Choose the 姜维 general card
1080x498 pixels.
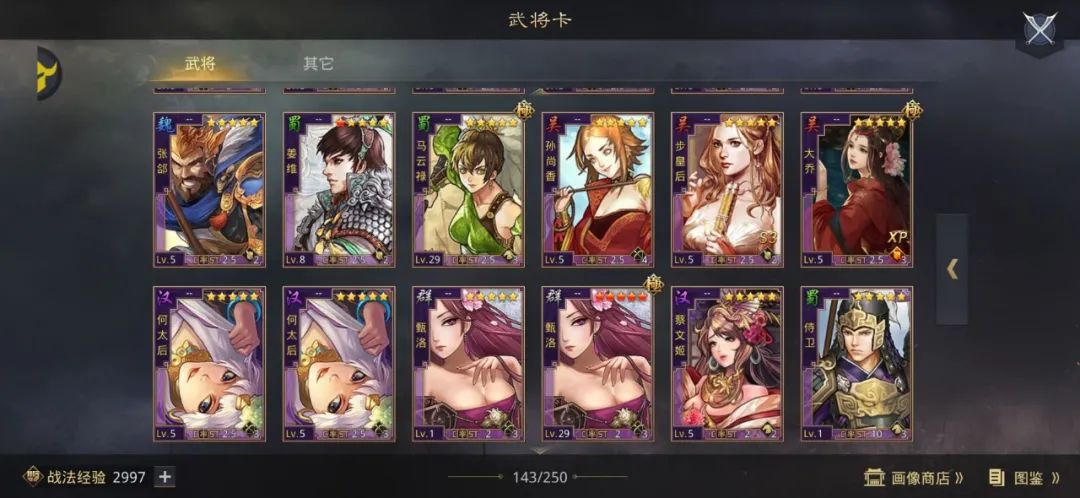[338, 190]
